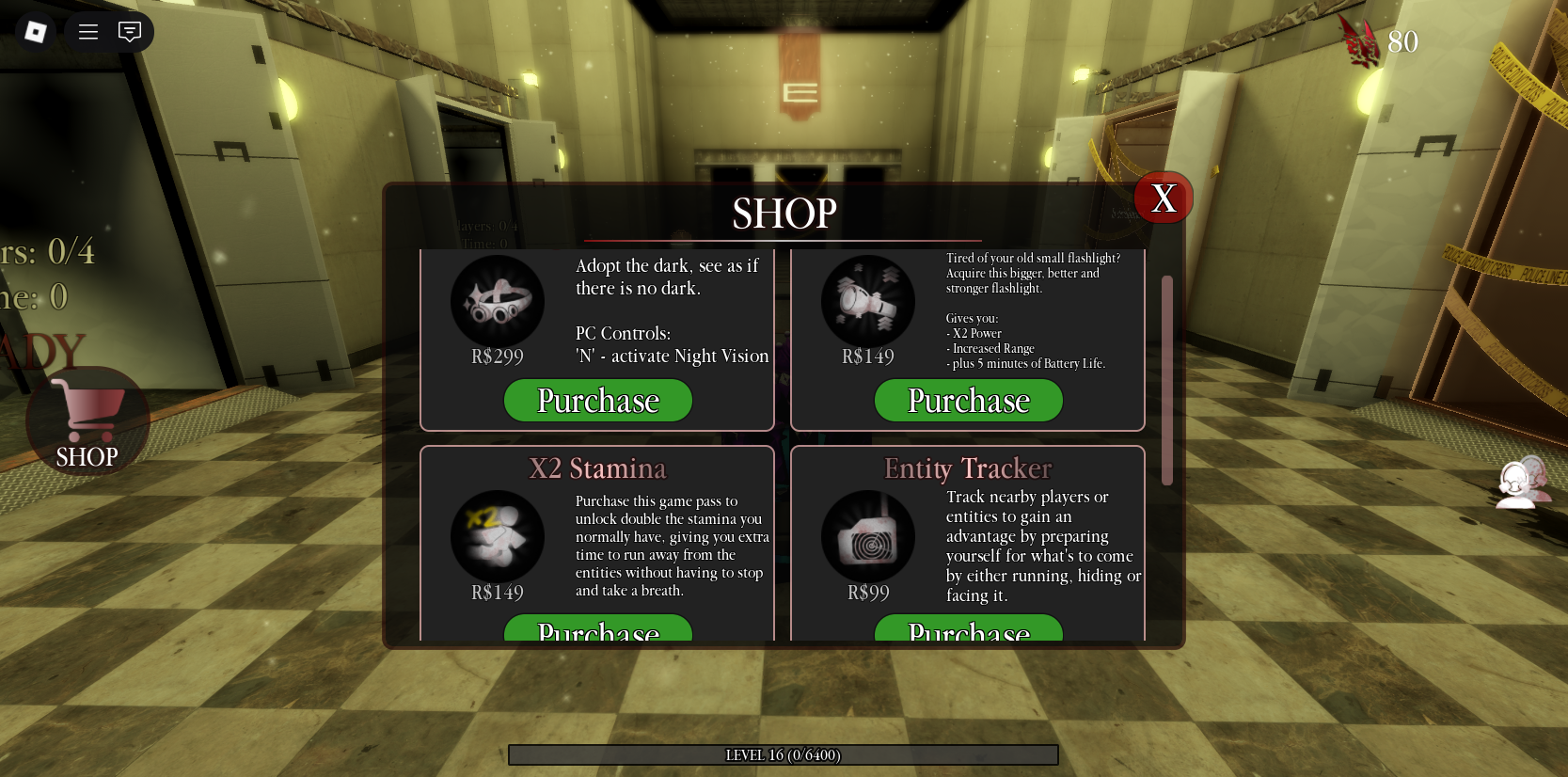
Task: Click the Entity Tracker title text
Action: coord(968,468)
